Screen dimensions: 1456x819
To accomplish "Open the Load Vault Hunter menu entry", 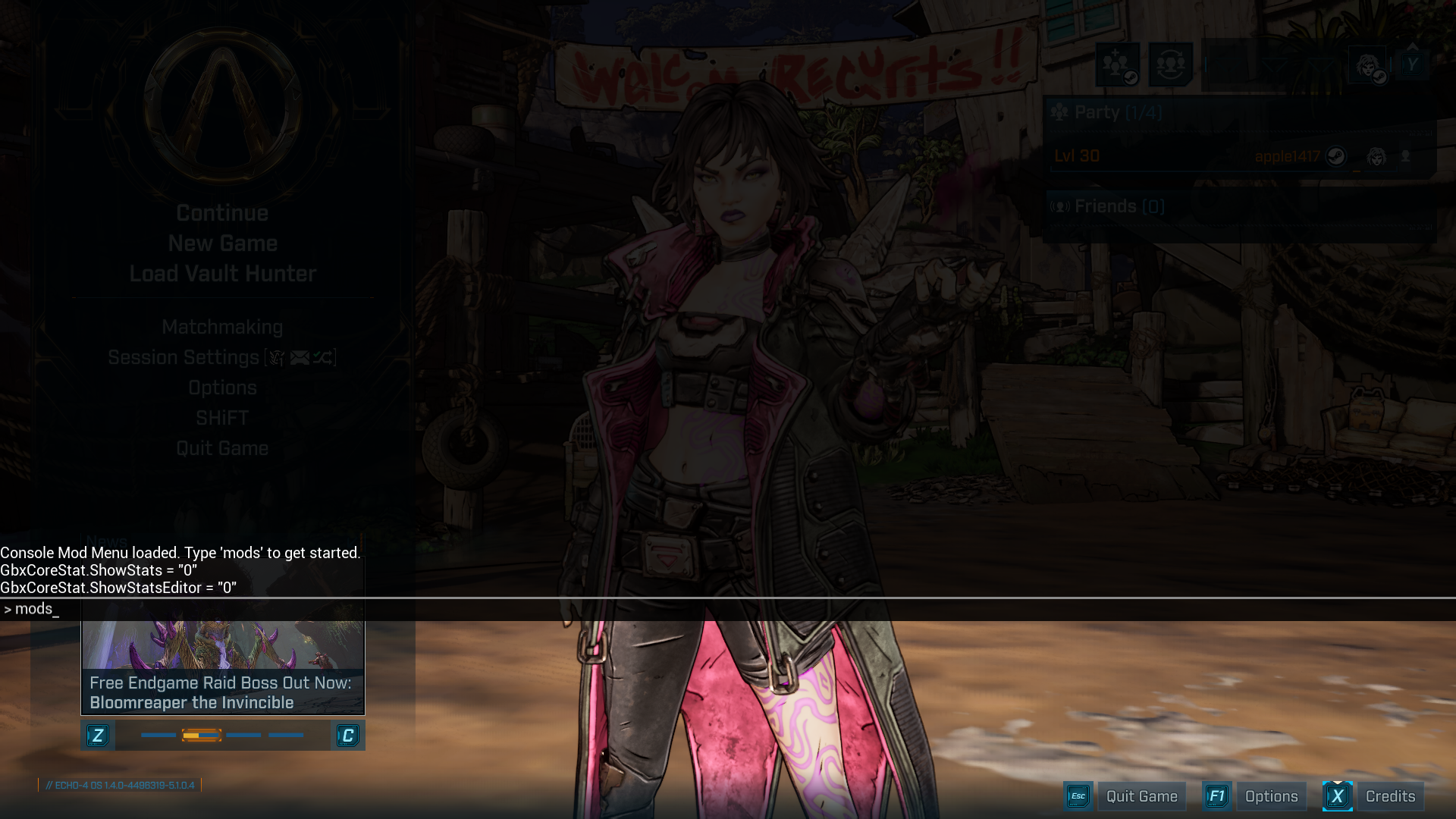I will (221, 274).
